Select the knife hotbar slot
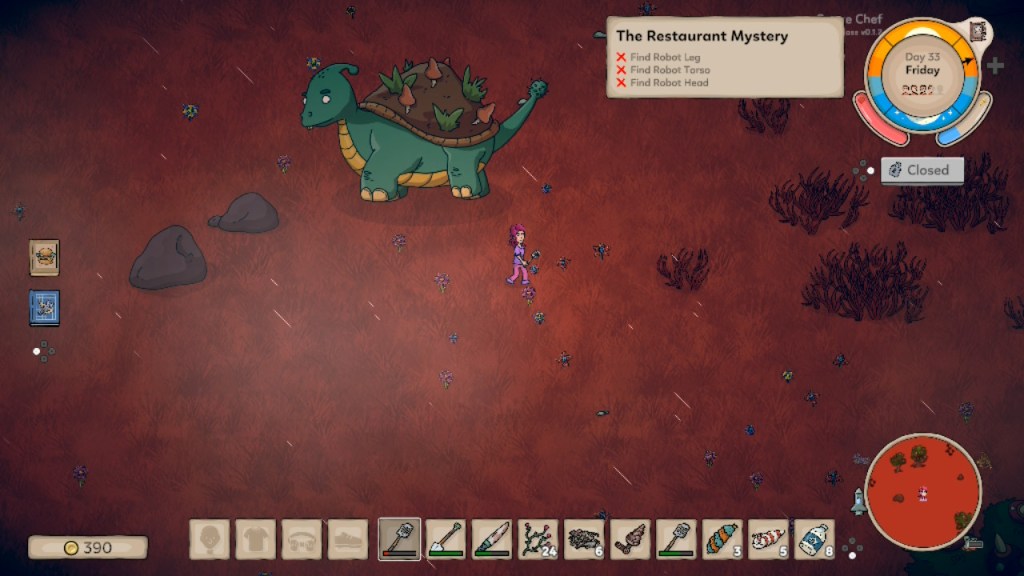The width and height of the screenshot is (1024, 576). pyautogui.click(x=492, y=539)
